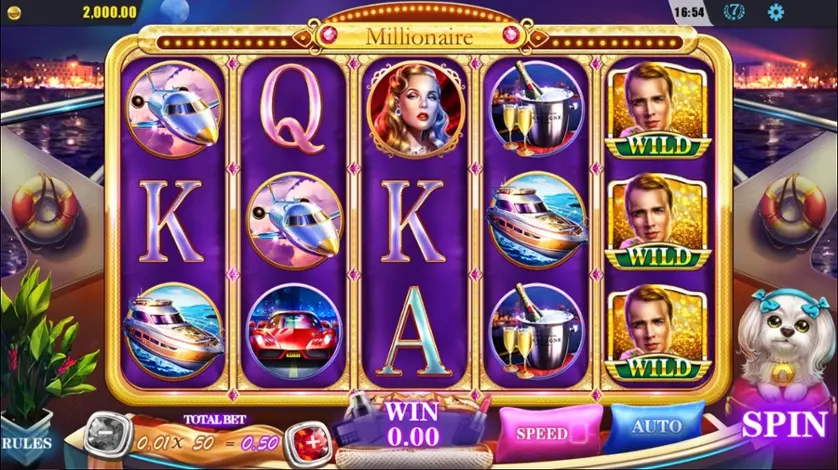The width and height of the screenshot is (838, 470).
Task: Open the RULES panel
Action: pyautogui.click(x=27, y=440)
